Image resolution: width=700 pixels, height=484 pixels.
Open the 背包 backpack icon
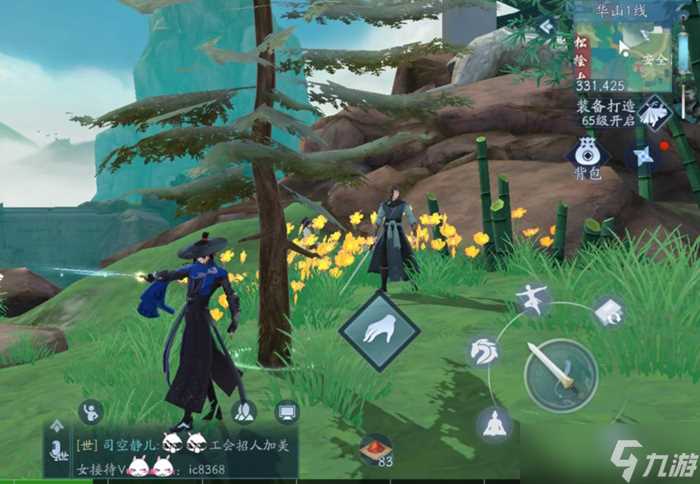[x=588, y=153]
